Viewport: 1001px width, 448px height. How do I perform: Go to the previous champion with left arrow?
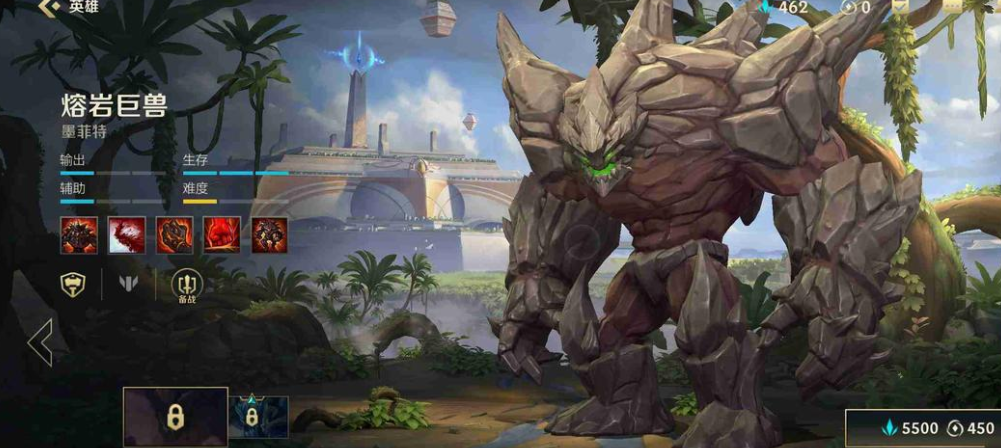tap(40, 343)
